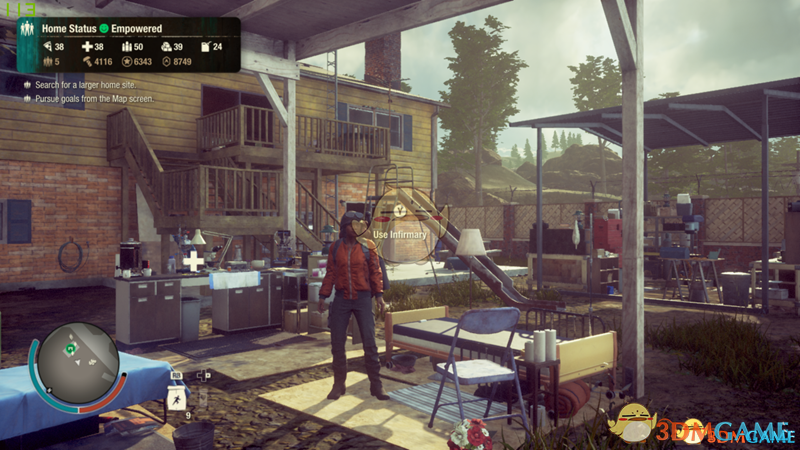The image size is (800, 450).
Task: Click the green home base marker on minimap
Action: coord(71,349)
